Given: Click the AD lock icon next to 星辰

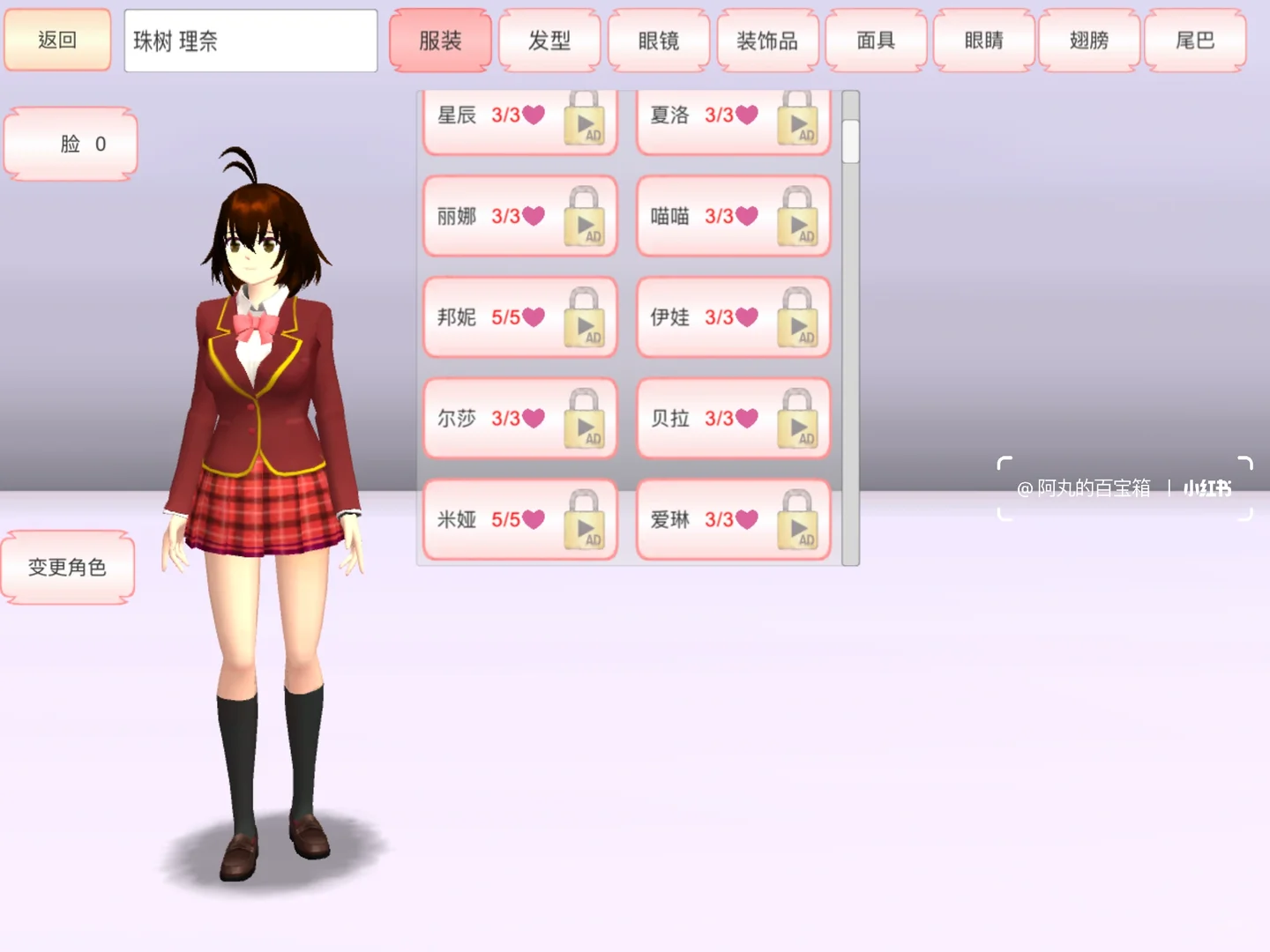Looking at the screenshot, I should pos(585,123).
